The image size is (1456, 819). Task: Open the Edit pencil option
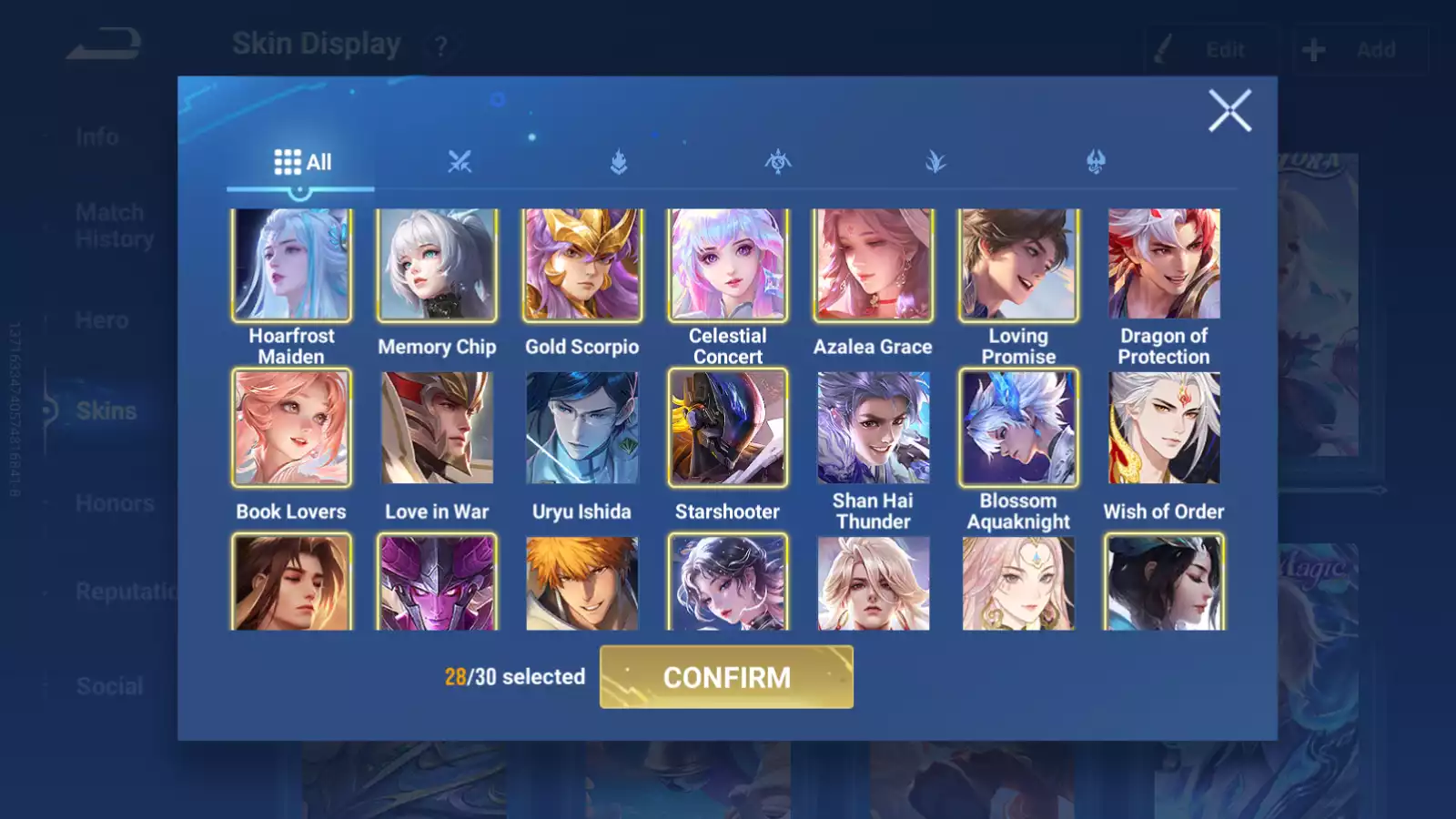point(1210,49)
